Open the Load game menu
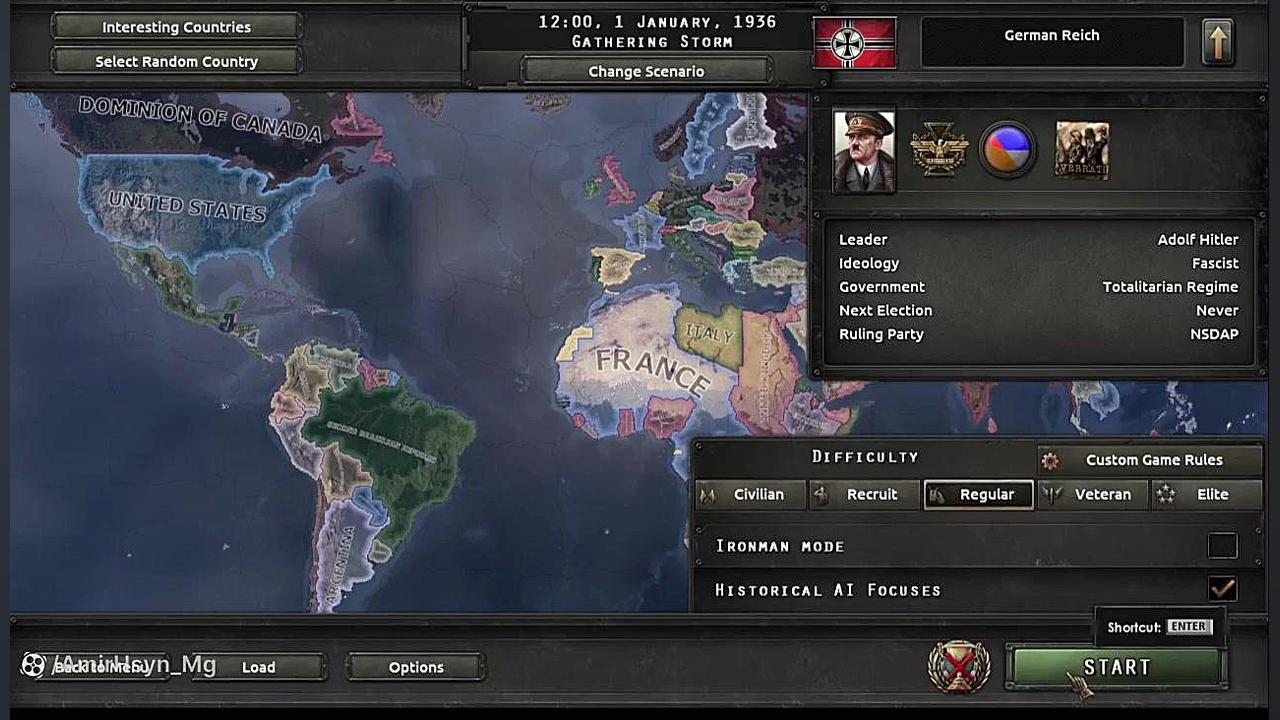1280x720 pixels. click(258, 667)
